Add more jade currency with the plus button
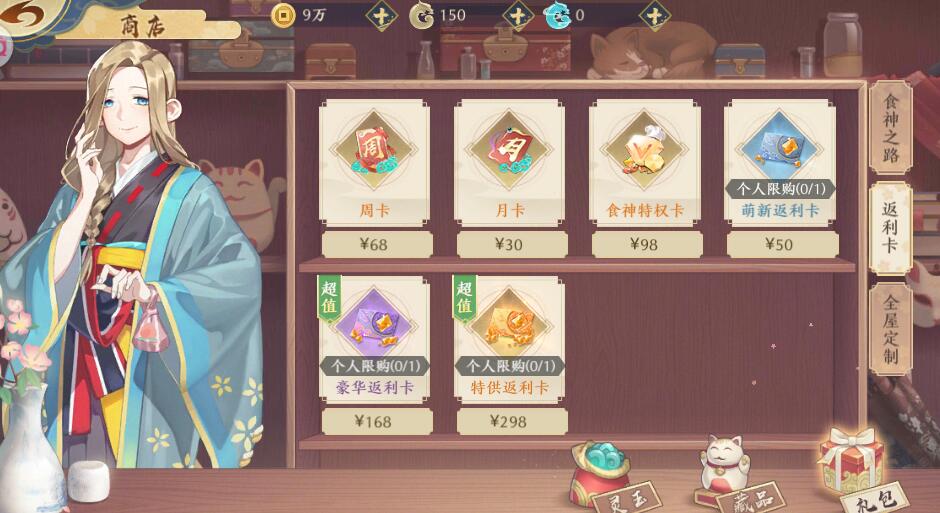940x513 pixels. pyautogui.click(x=517, y=15)
